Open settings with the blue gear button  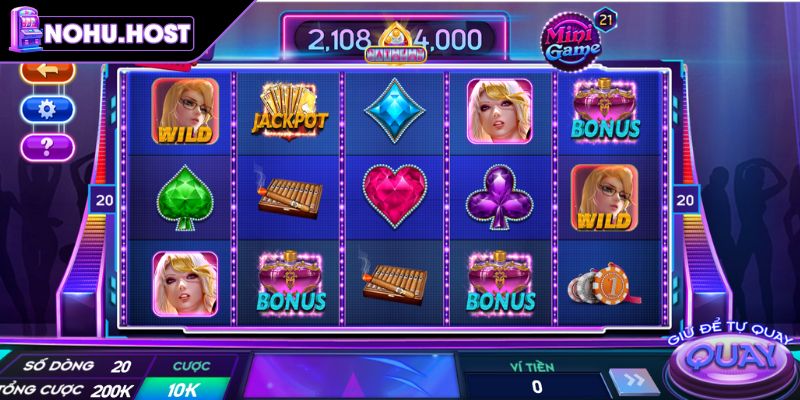click(47, 109)
